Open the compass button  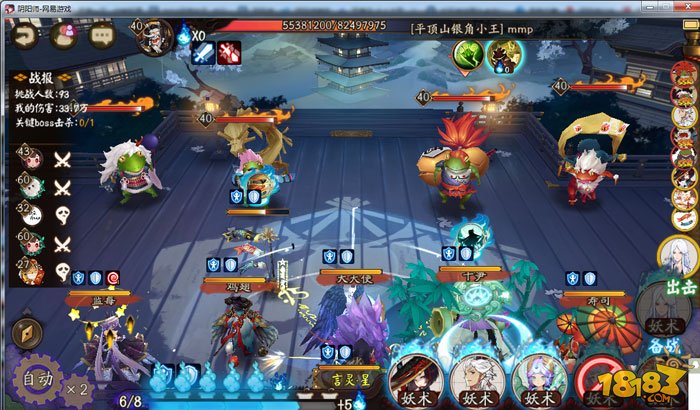click(26, 333)
